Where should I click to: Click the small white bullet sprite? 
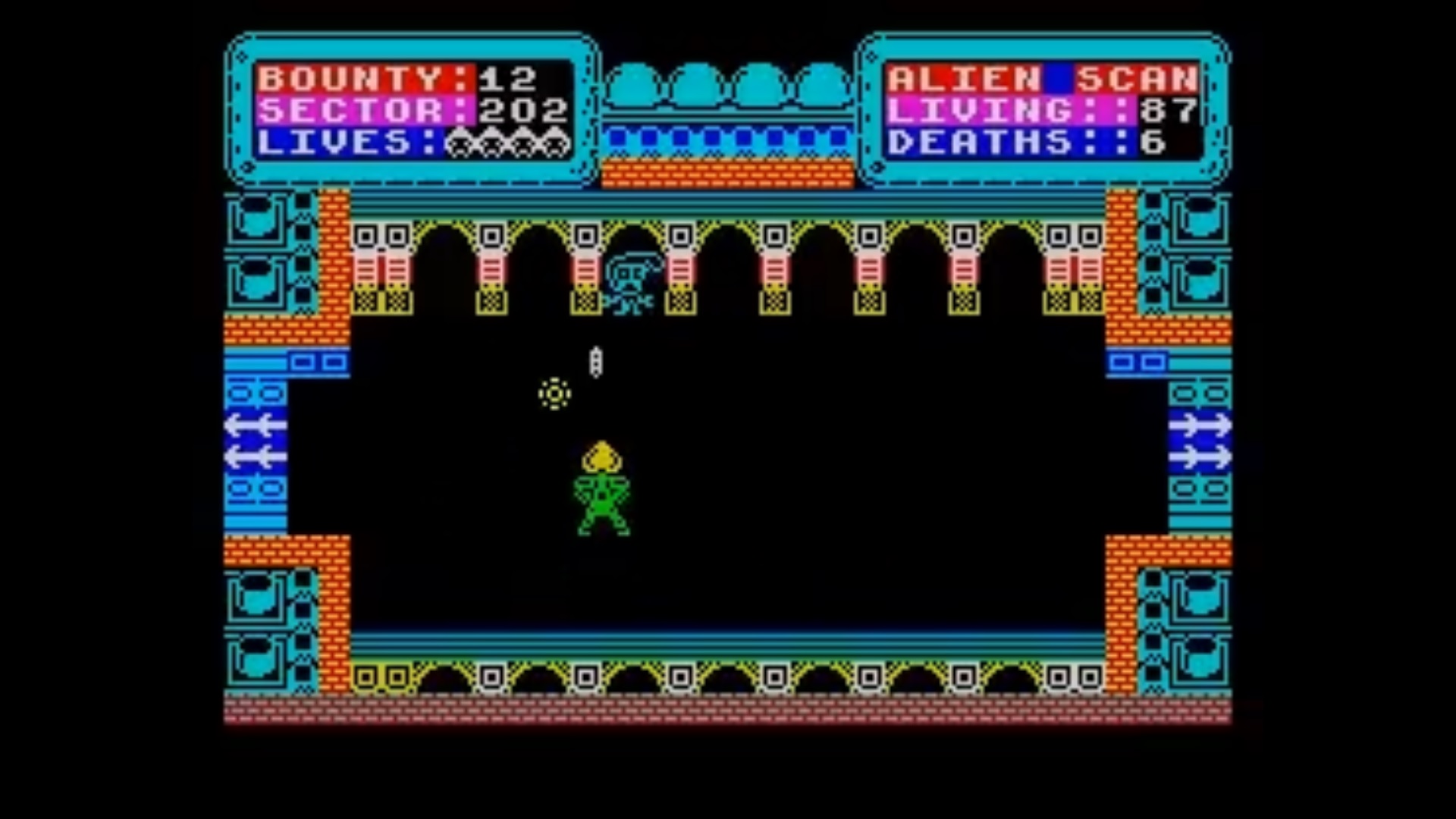click(597, 363)
